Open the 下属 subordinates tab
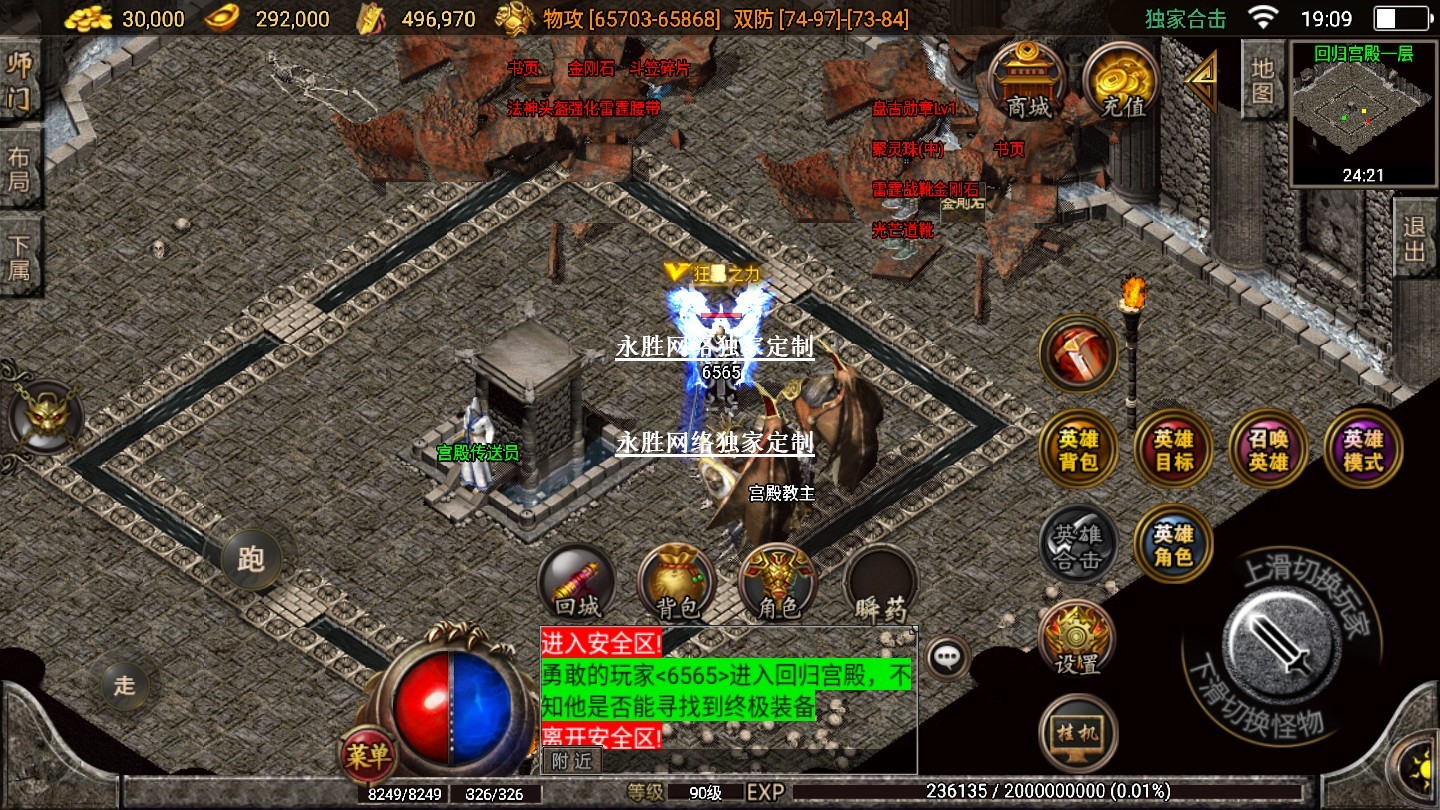 point(20,258)
